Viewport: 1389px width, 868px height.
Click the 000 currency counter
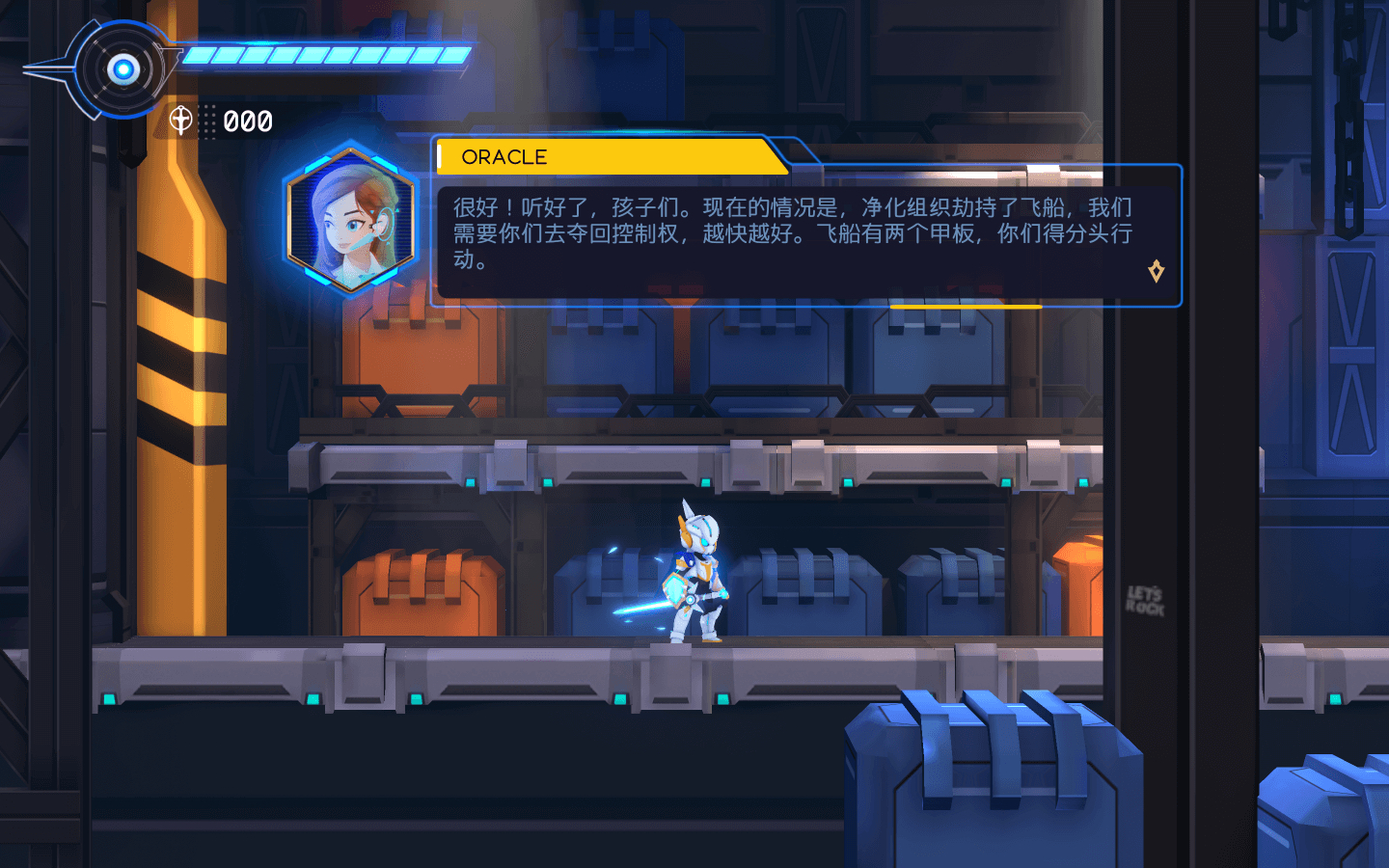[x=245, y=122]
